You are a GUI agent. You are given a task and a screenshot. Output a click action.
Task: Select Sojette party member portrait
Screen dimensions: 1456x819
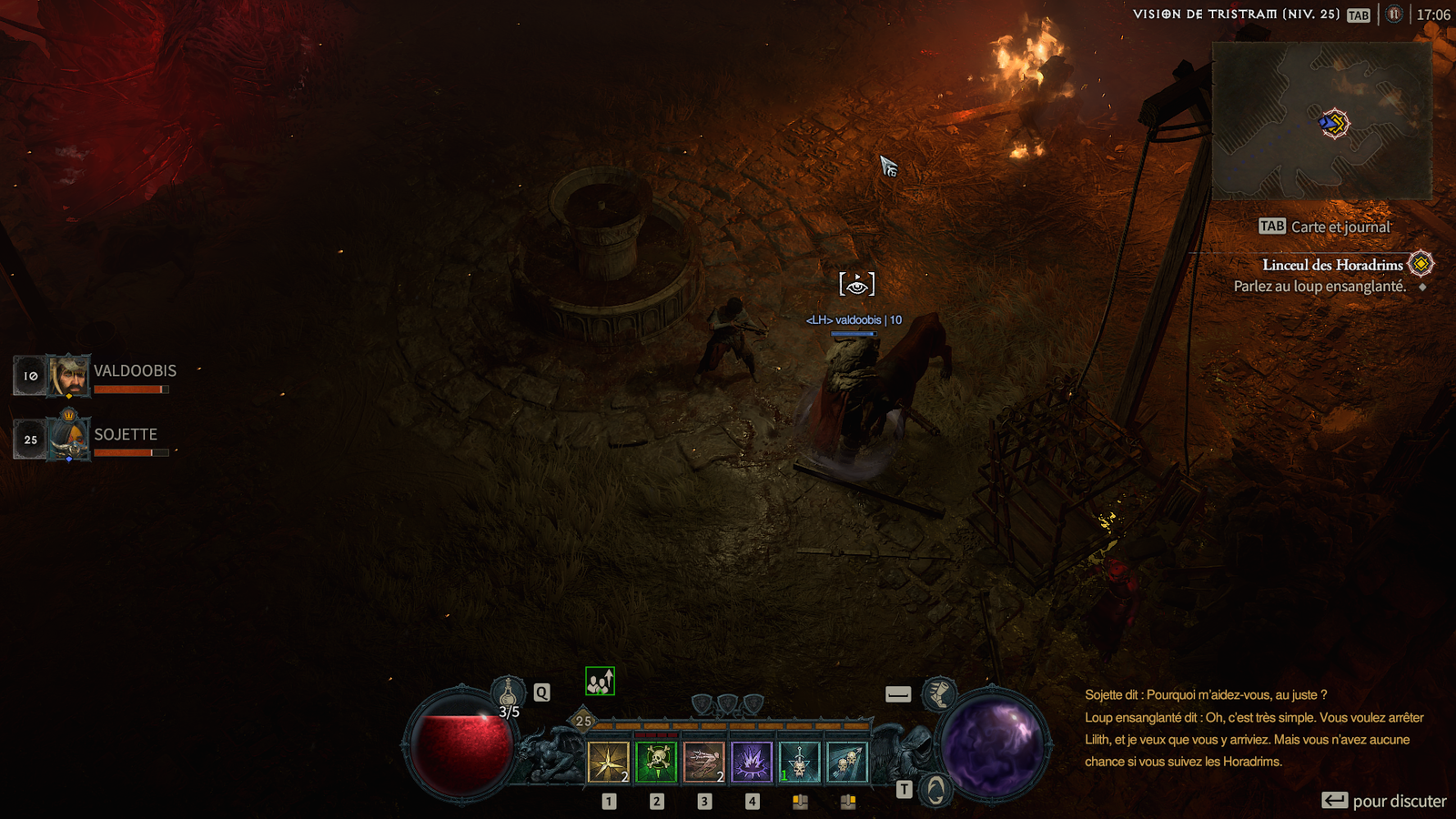click(x=69, y=439)
